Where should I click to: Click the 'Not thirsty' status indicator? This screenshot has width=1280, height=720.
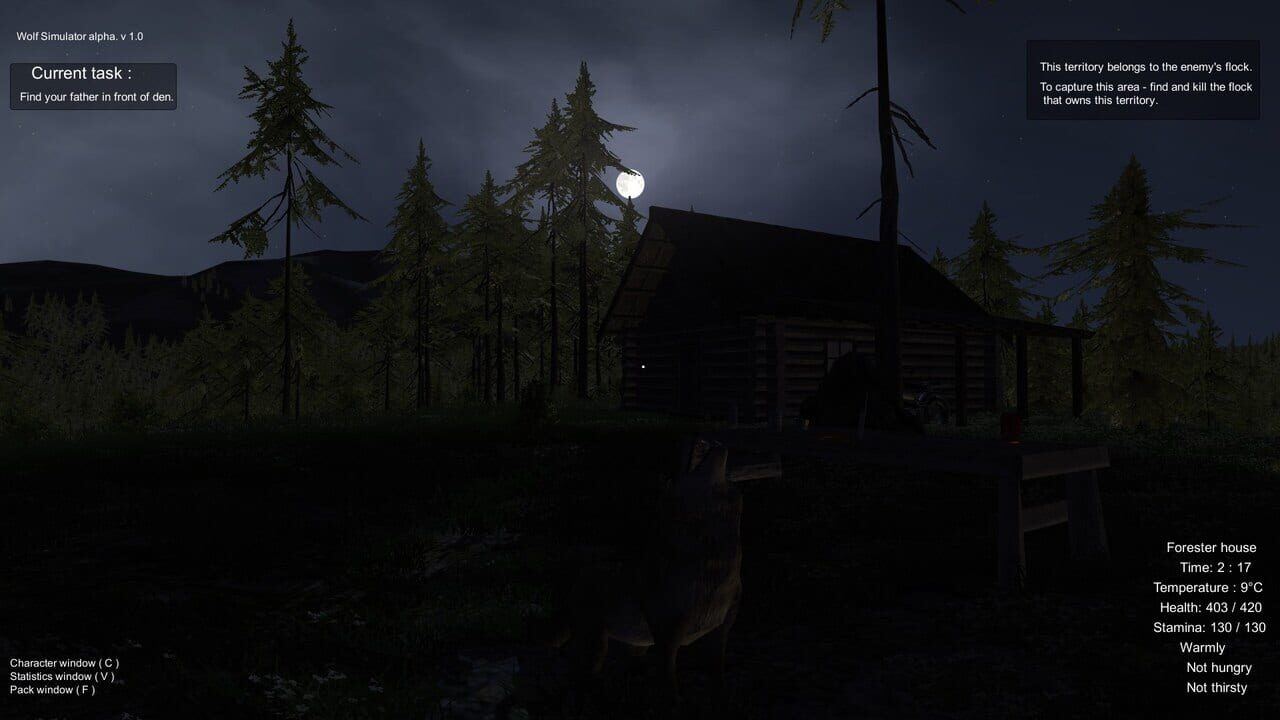click(x=1217, y=687)
